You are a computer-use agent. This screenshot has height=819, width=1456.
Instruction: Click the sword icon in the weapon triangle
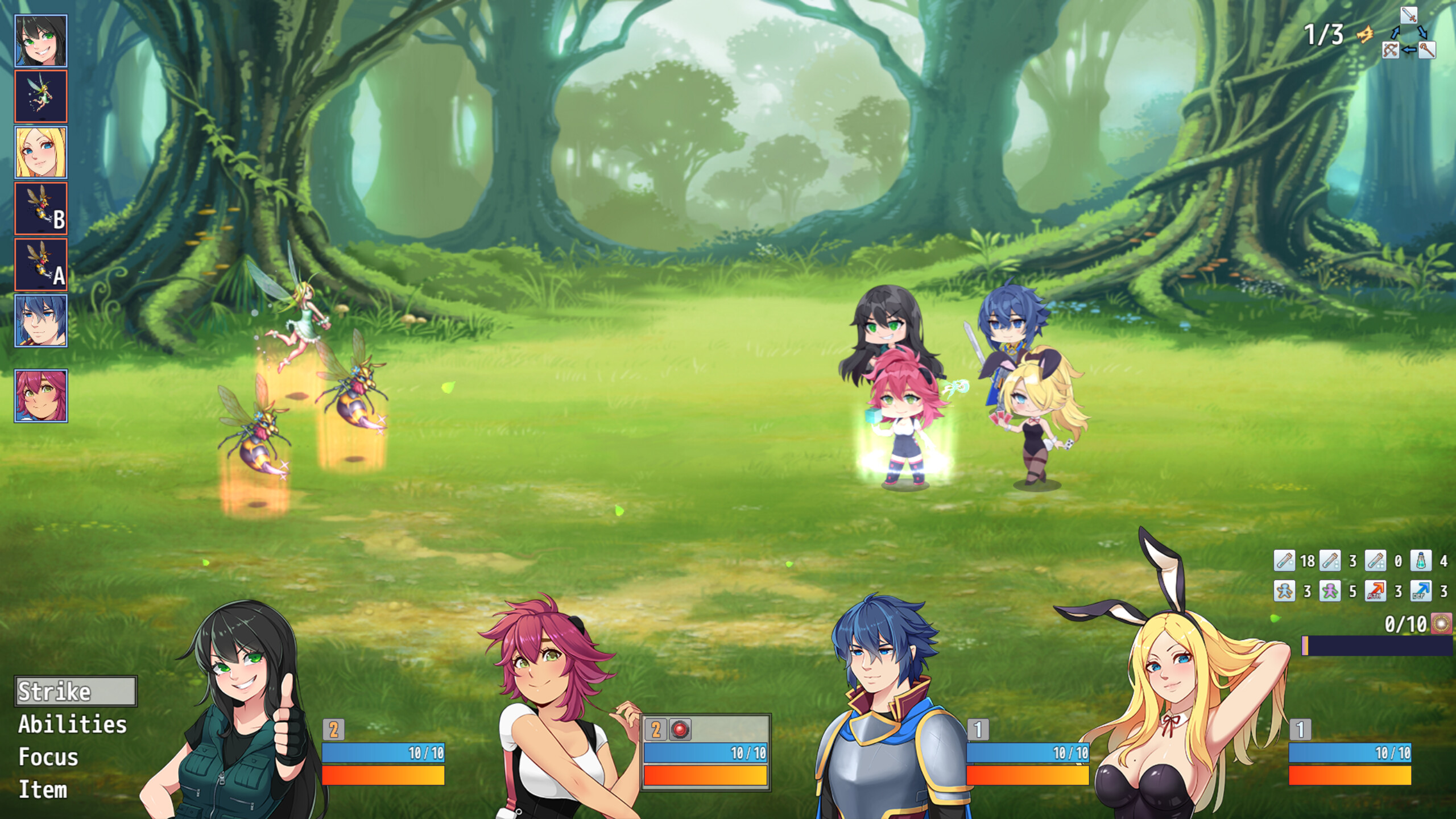[1409, 15]
